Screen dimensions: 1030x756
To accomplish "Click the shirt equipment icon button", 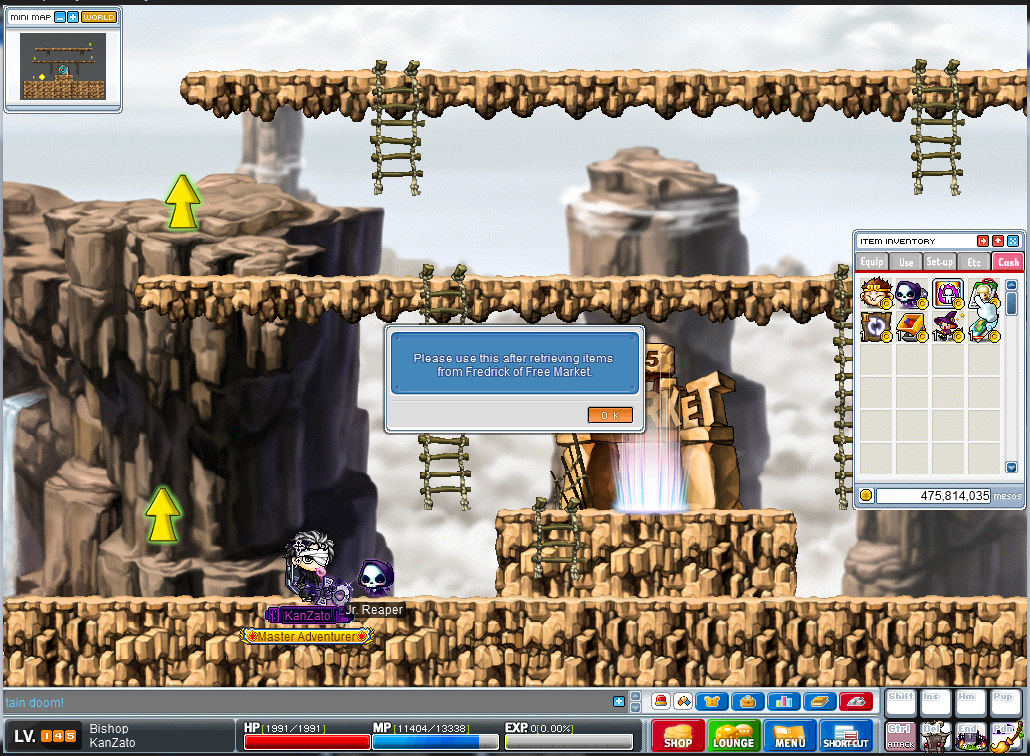I will [x=711, y=701].
